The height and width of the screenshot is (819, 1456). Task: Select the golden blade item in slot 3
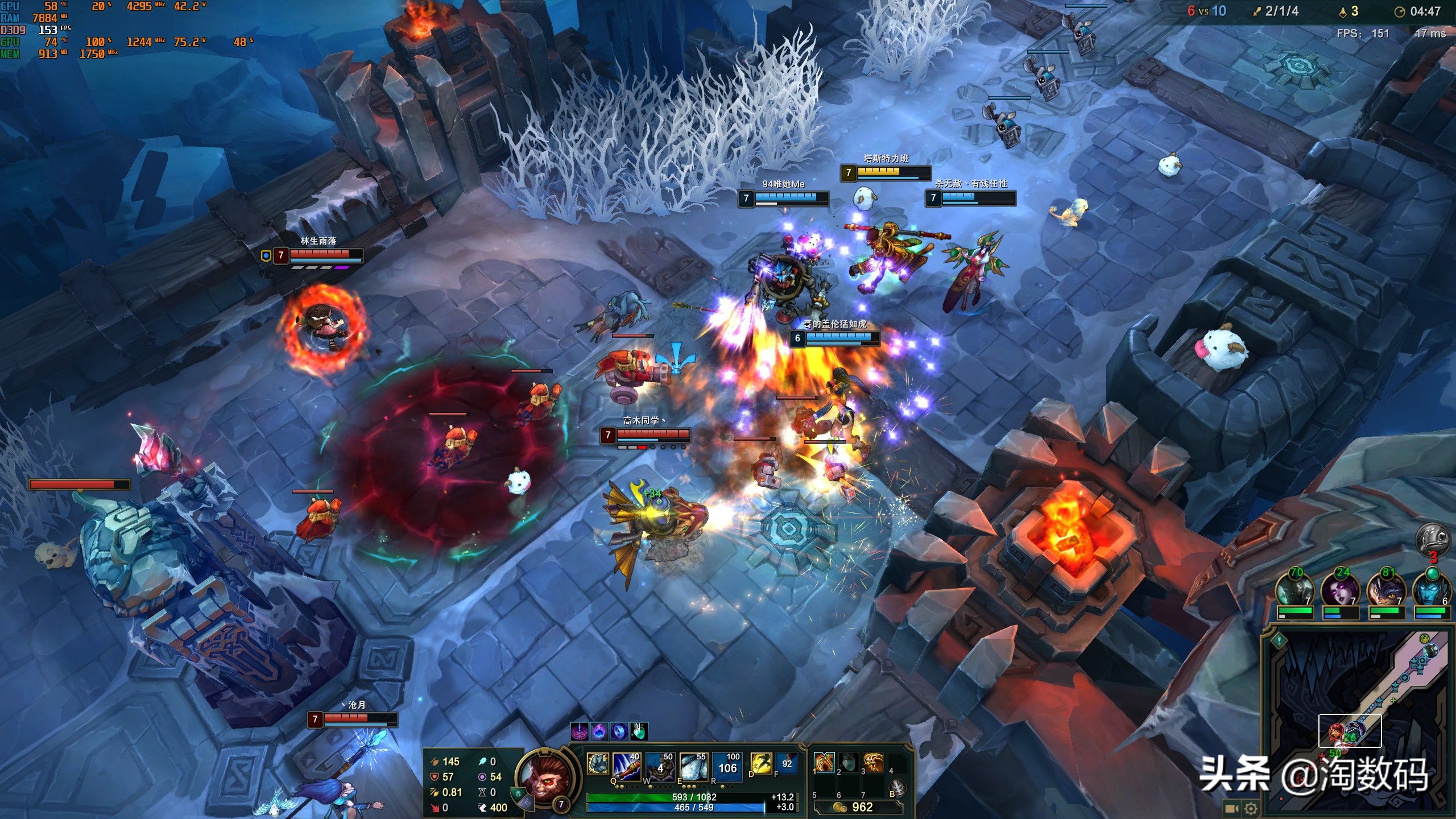873,762
